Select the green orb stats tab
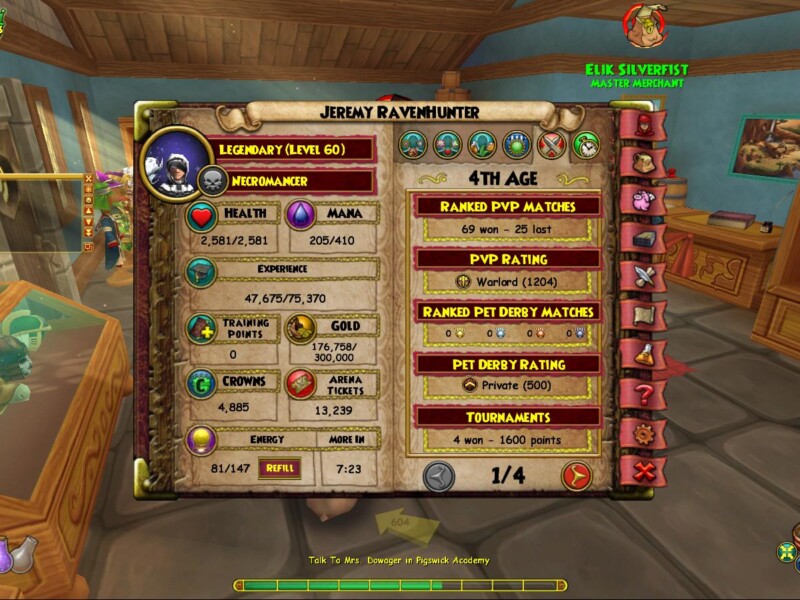This screenshot has width=800, height=600. coord(517,146)
